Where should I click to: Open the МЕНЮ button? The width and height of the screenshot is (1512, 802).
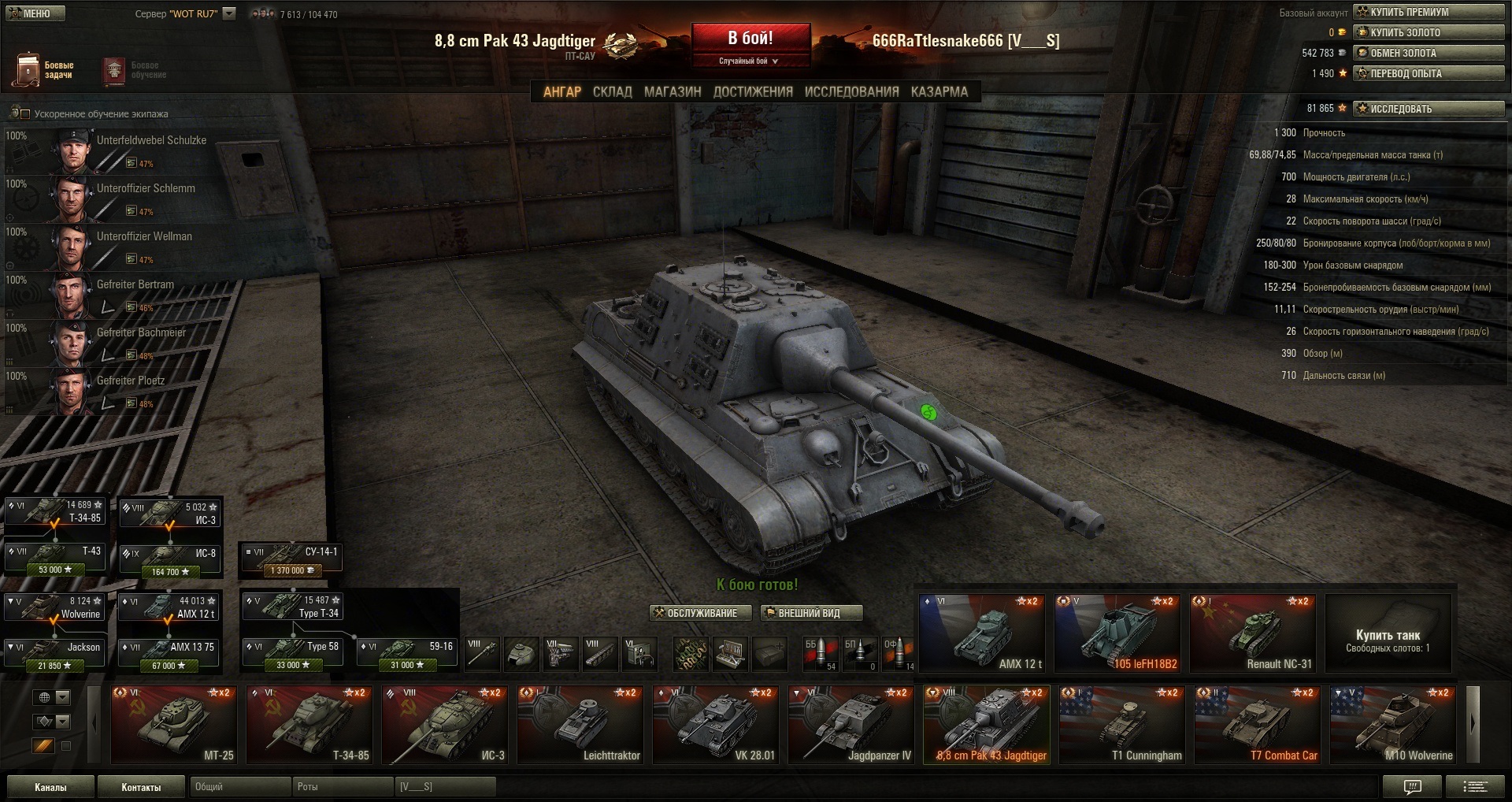pos(35,13)
